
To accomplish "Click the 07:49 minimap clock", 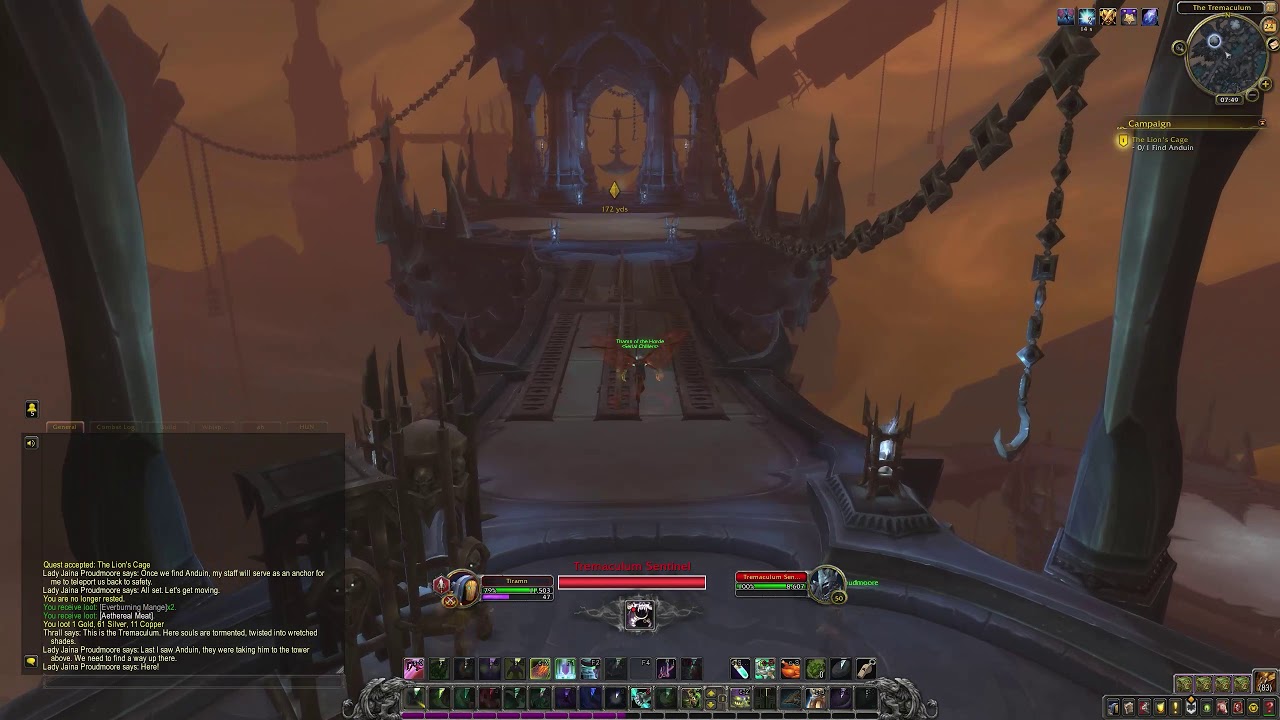I will point(1230,99).
